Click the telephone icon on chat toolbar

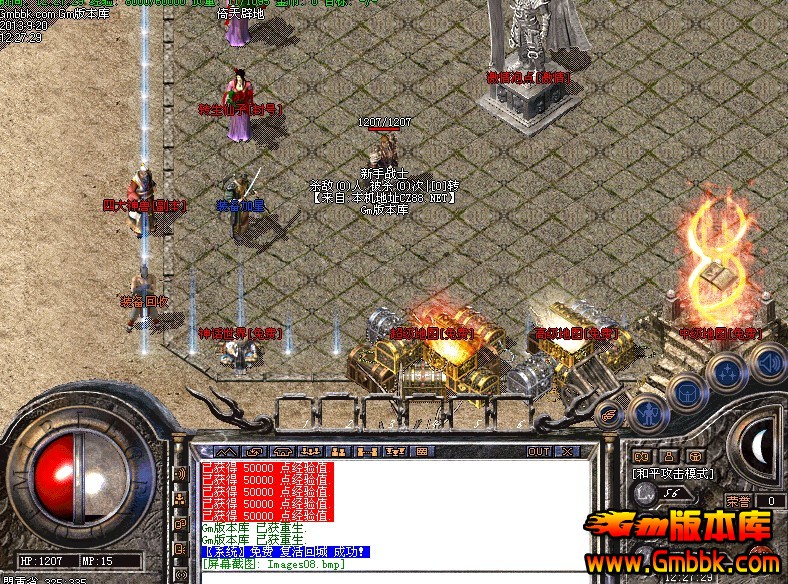[x=283, y=452]
